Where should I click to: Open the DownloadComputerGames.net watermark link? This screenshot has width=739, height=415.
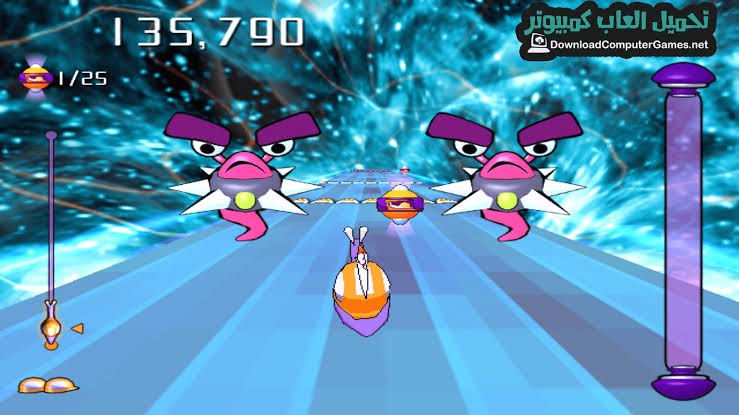626,45
